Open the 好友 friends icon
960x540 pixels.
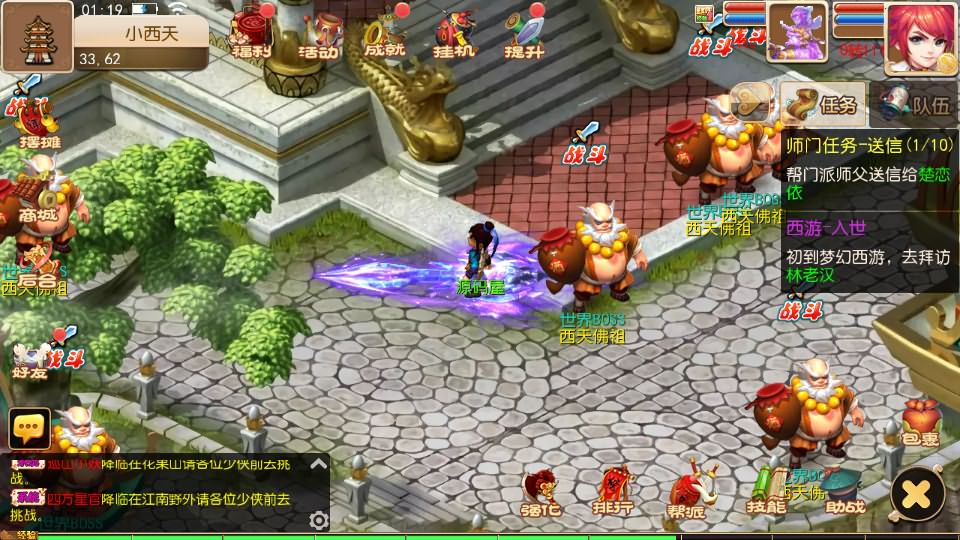[30, 358]
